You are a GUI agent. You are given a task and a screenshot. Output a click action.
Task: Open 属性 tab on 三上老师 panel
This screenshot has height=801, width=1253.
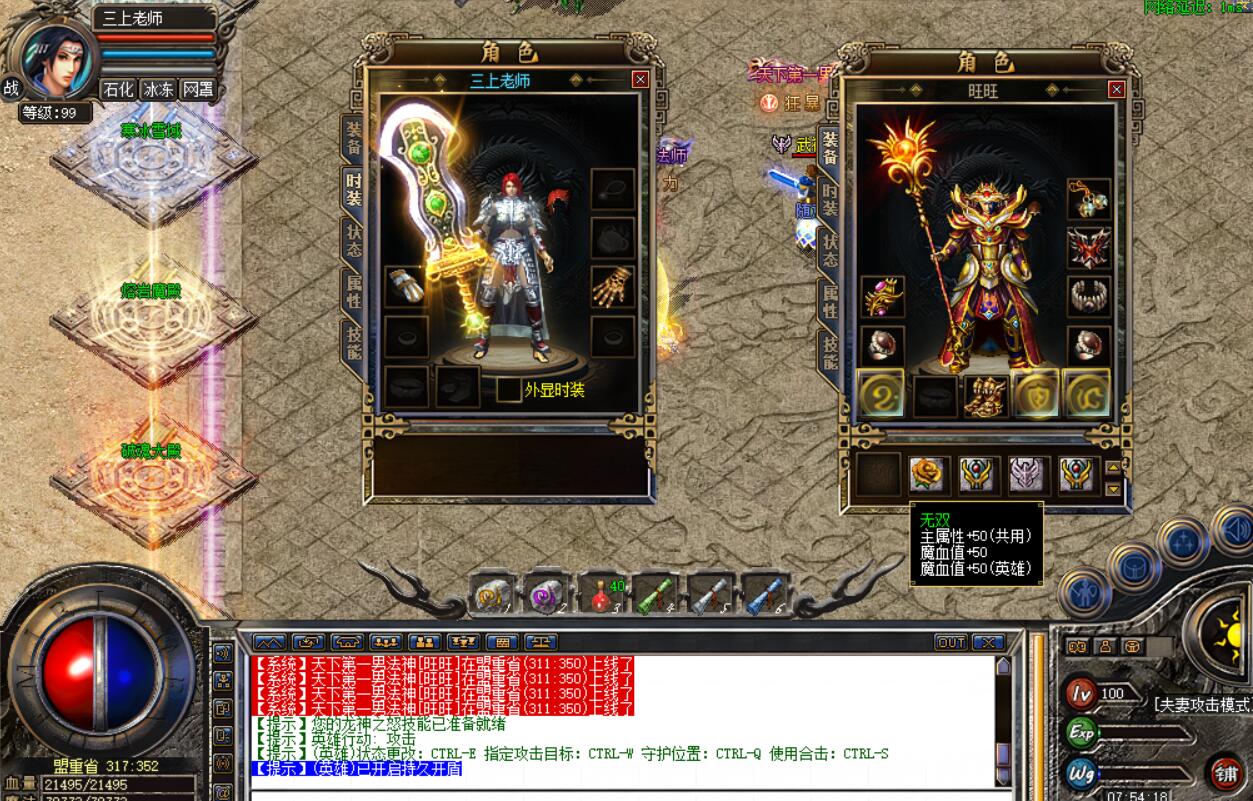click(354, 291)
